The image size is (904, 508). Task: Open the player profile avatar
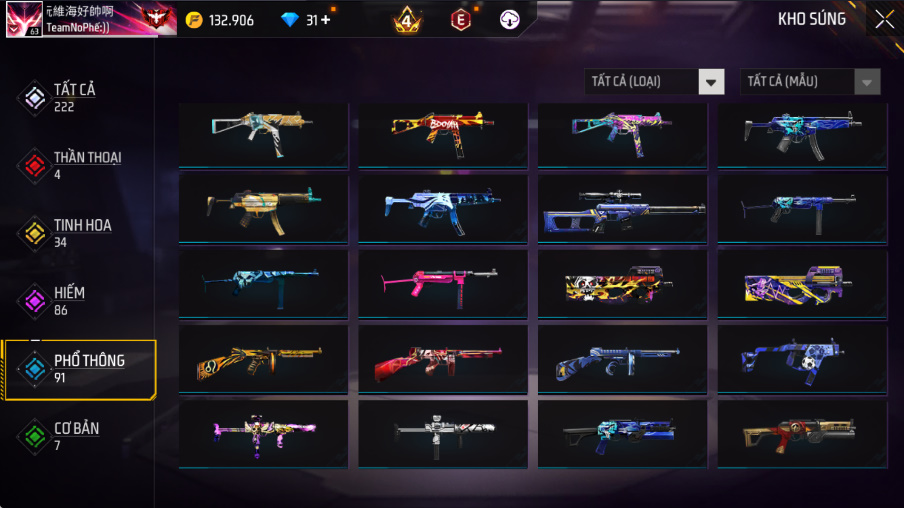pyautogui.click(x=23, y=19)
